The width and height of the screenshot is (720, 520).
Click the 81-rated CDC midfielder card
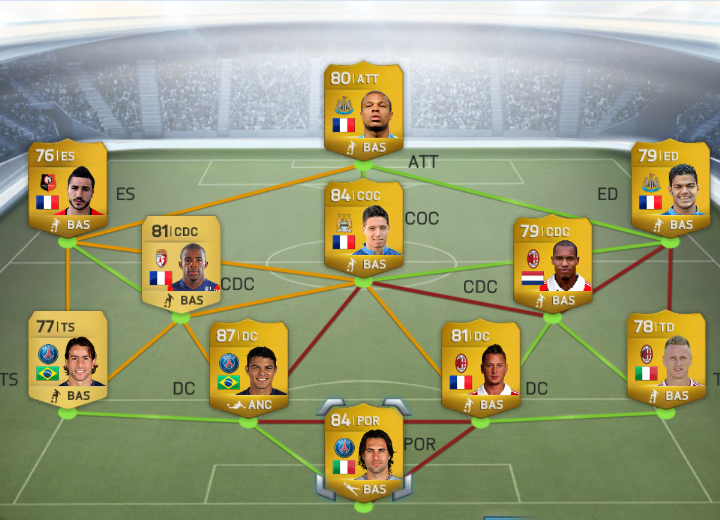click(181, 262)
